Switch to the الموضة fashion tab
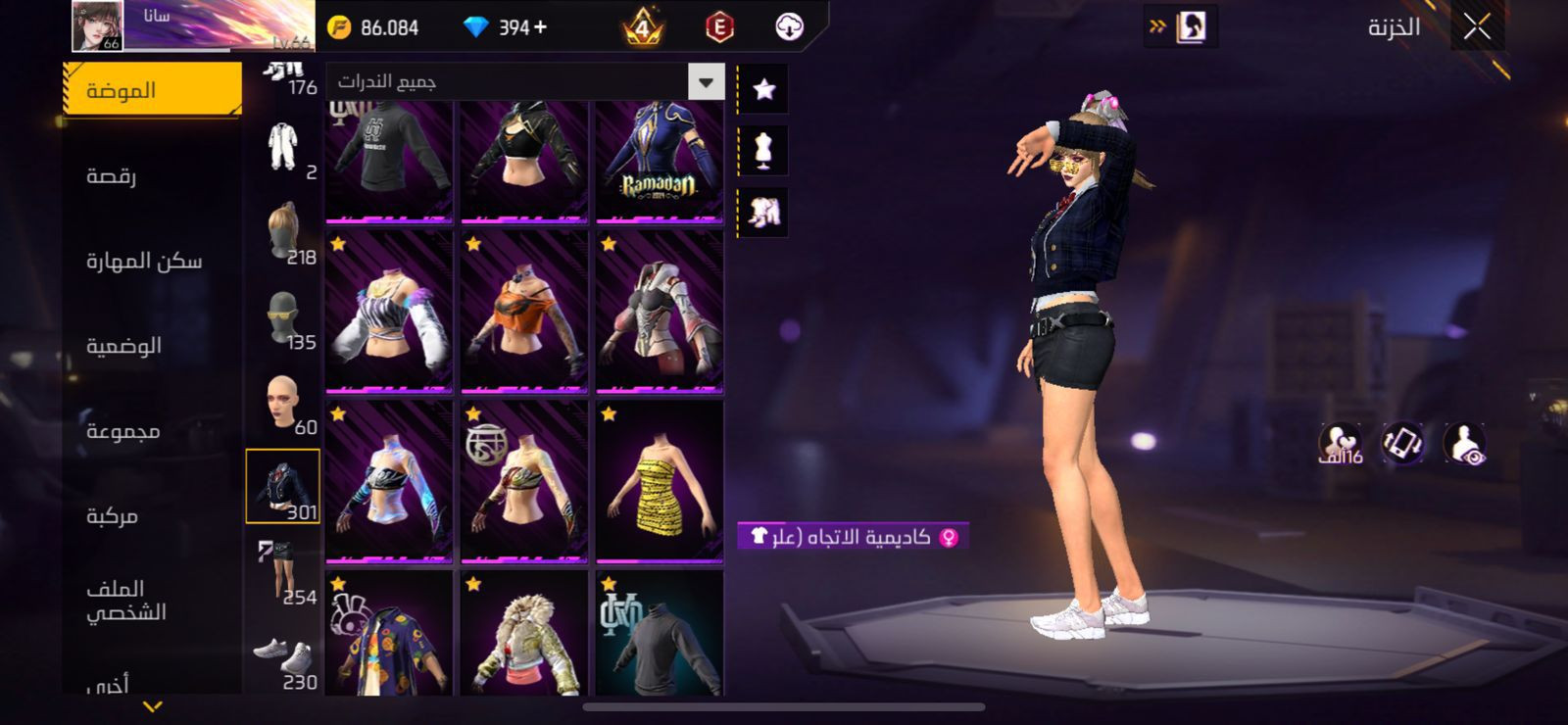The image size is (1568, 725). coord(152,90)
